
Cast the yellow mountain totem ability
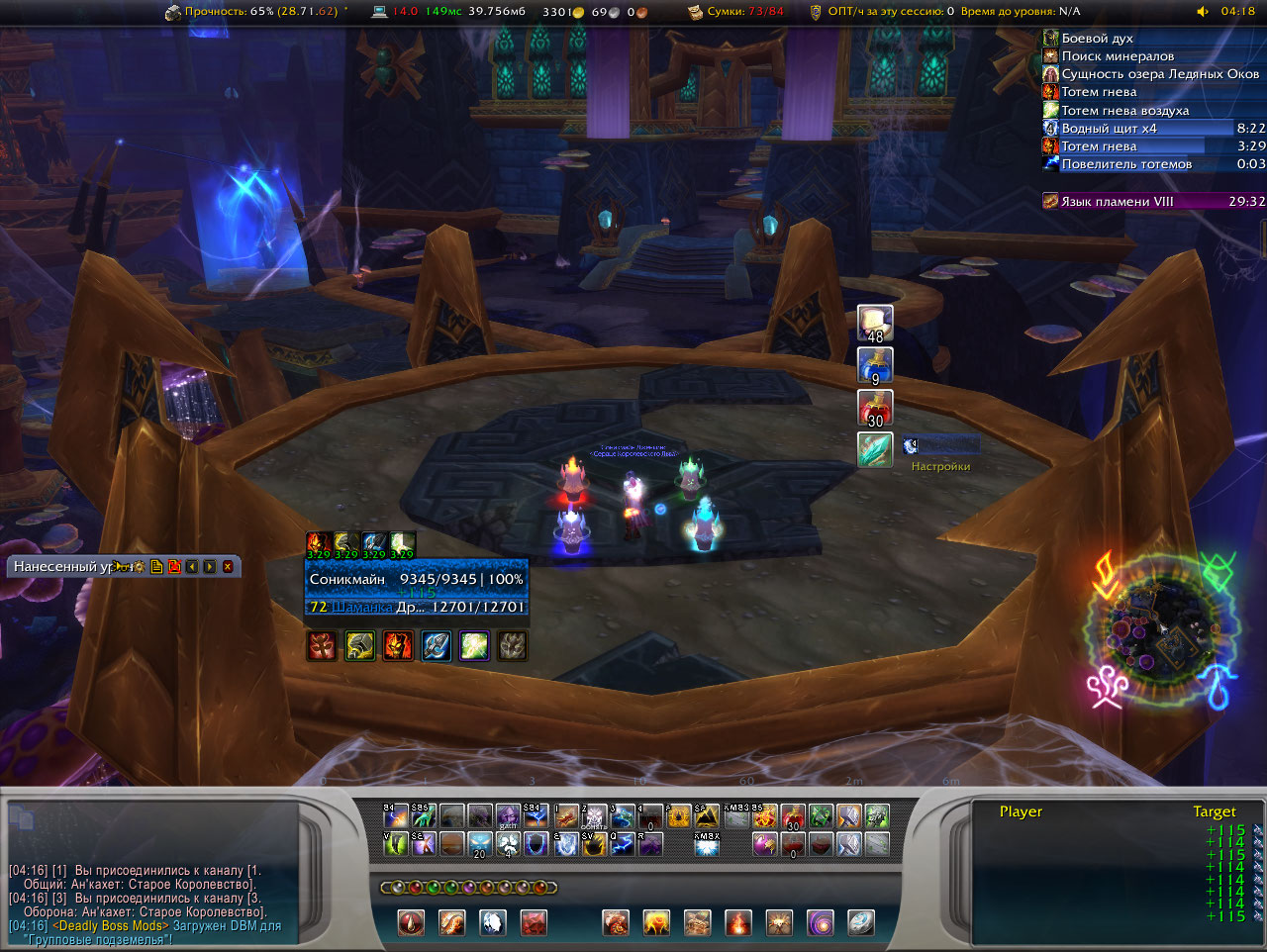click(706, 816)
